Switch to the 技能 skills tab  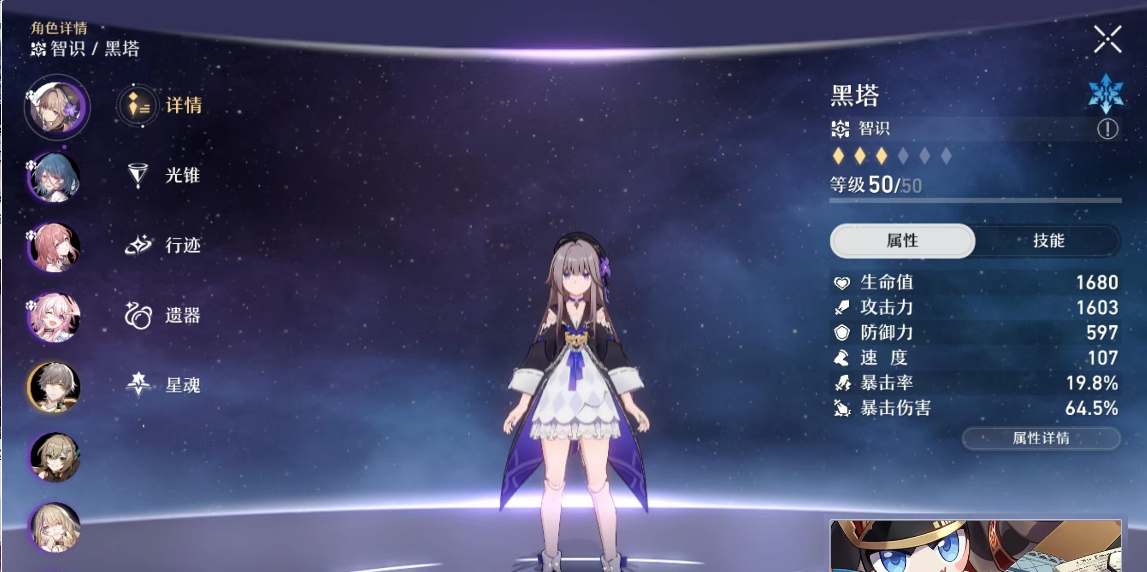pyautogui.click(x=1048, y=241)
